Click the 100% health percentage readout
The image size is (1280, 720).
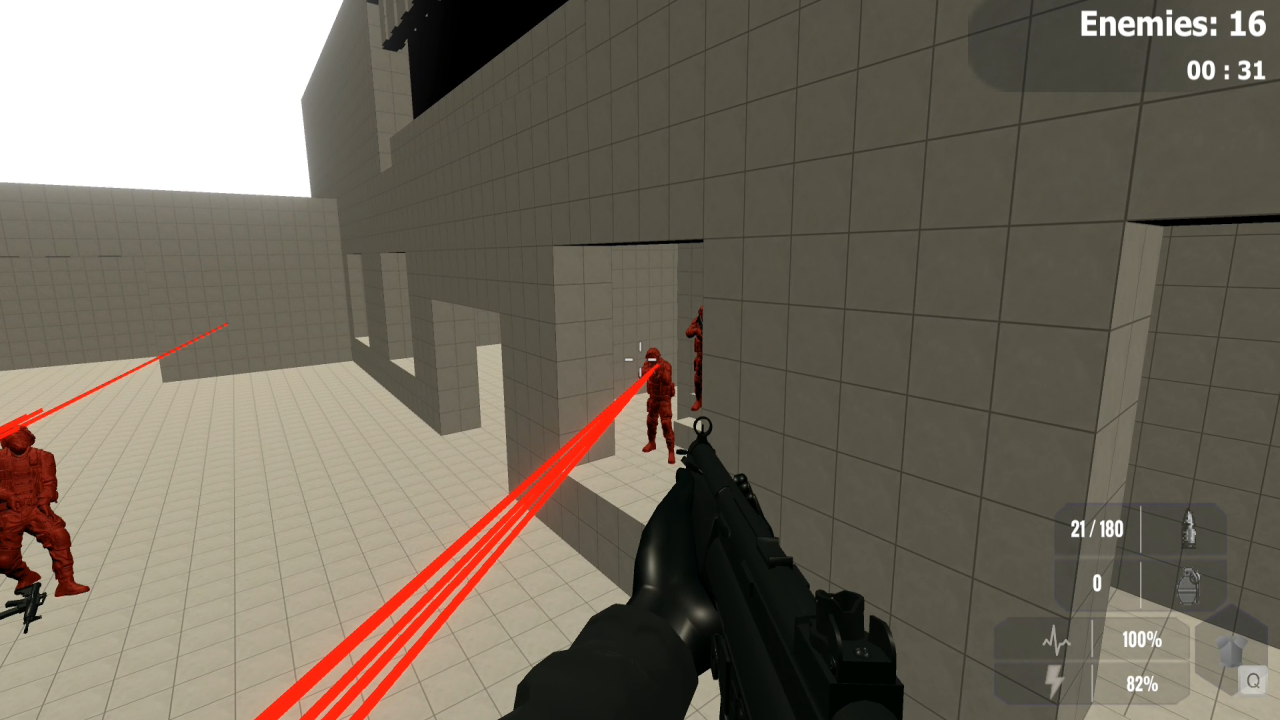tap(1140, 638)
